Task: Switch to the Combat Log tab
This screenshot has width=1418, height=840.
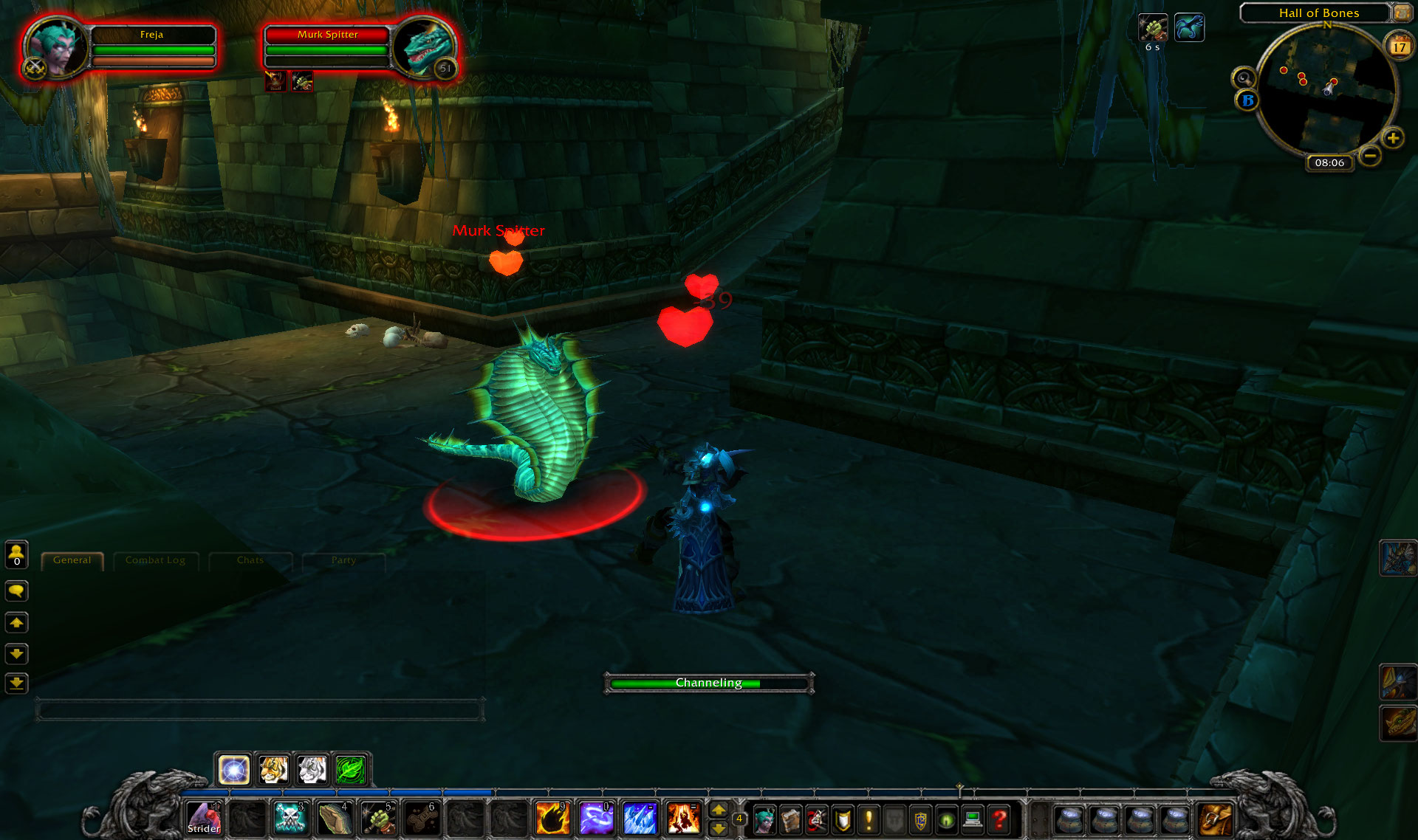Action: (156, 560)
